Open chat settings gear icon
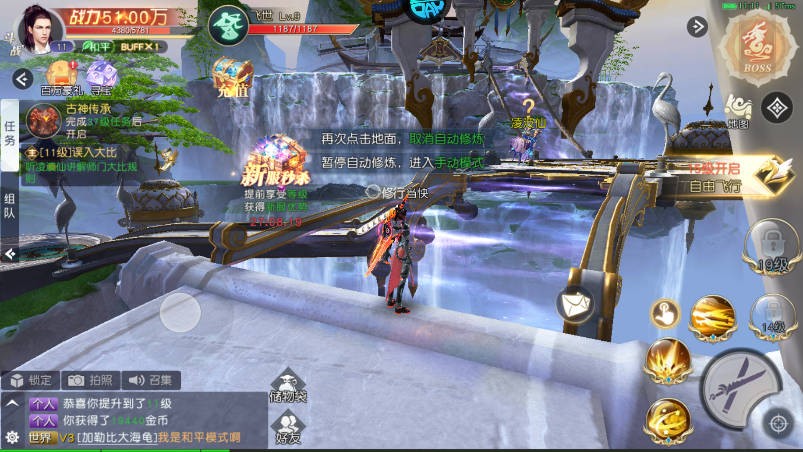 click(x=12, y=437)
